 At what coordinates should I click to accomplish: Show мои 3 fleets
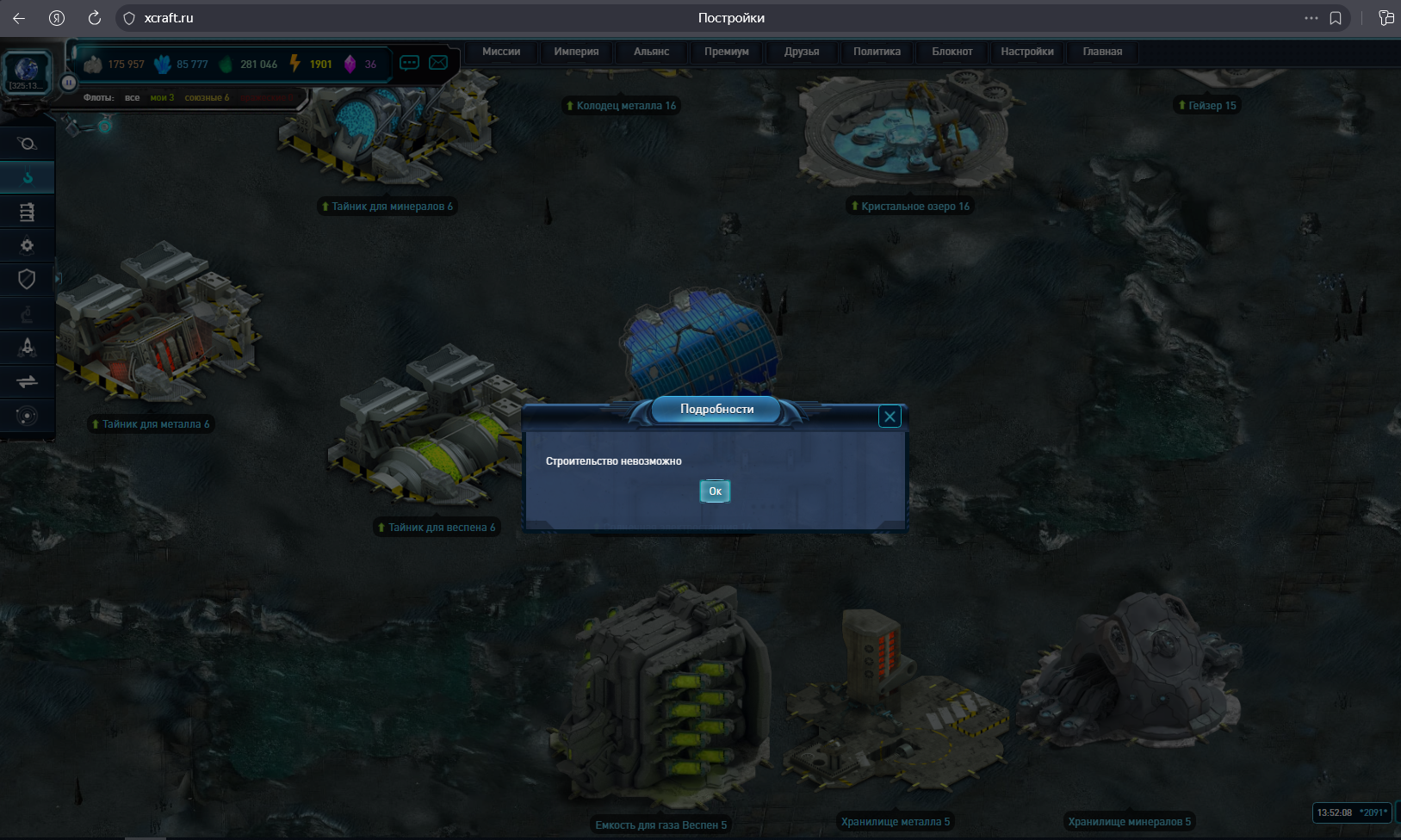tap(162, 98)
